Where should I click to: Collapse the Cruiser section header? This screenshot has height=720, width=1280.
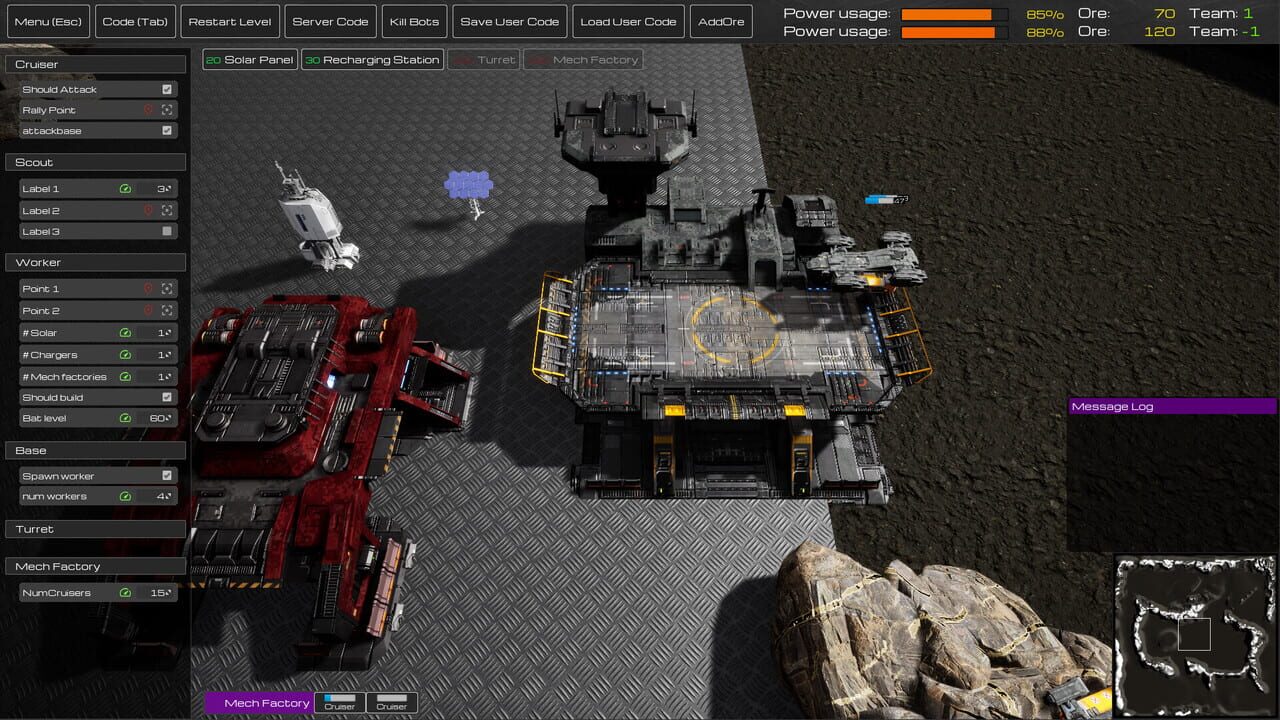(x=95, y=63)
